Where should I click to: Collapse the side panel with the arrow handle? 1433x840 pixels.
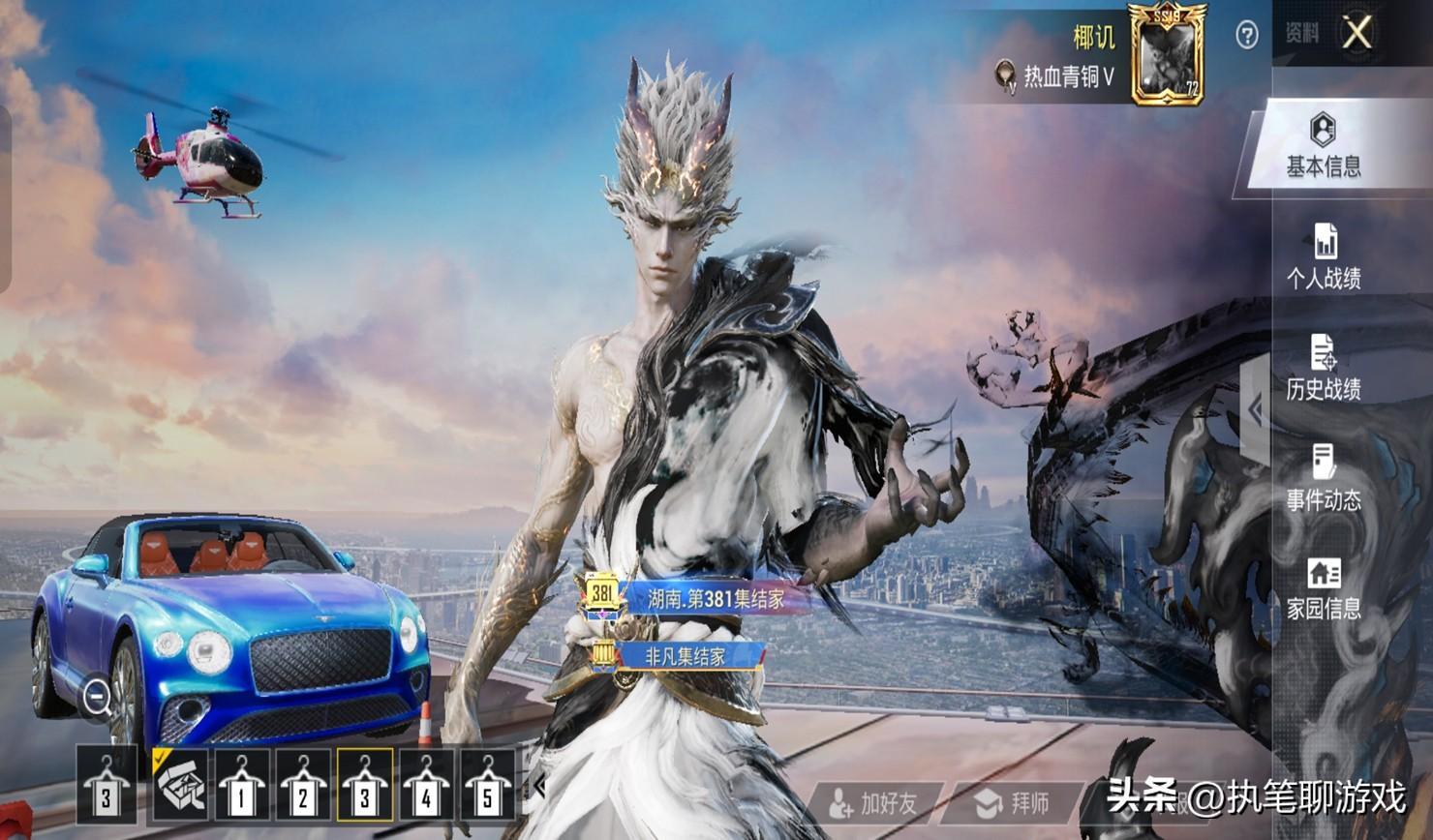pyautogui.click(x=1256, y=410)
